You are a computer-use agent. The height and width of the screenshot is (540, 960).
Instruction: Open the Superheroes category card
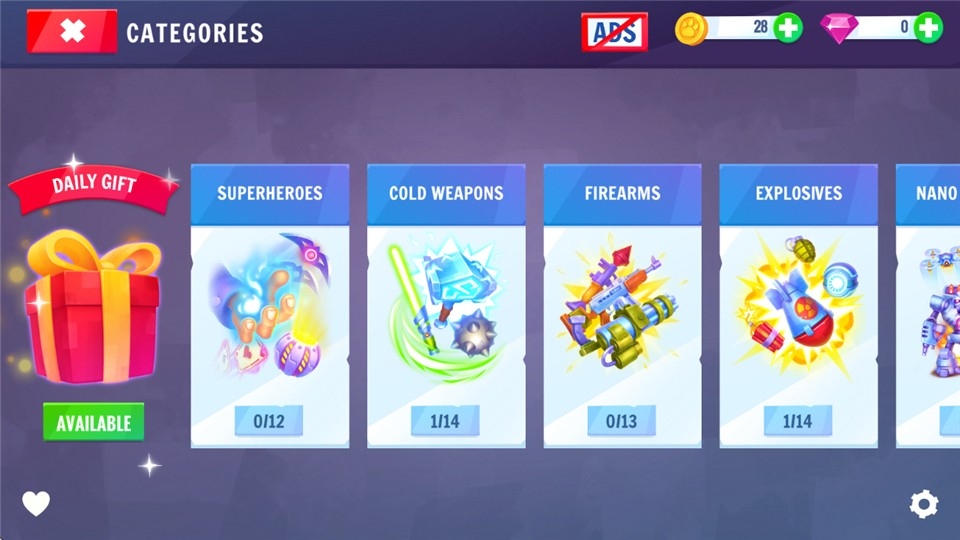click(270, 306)
